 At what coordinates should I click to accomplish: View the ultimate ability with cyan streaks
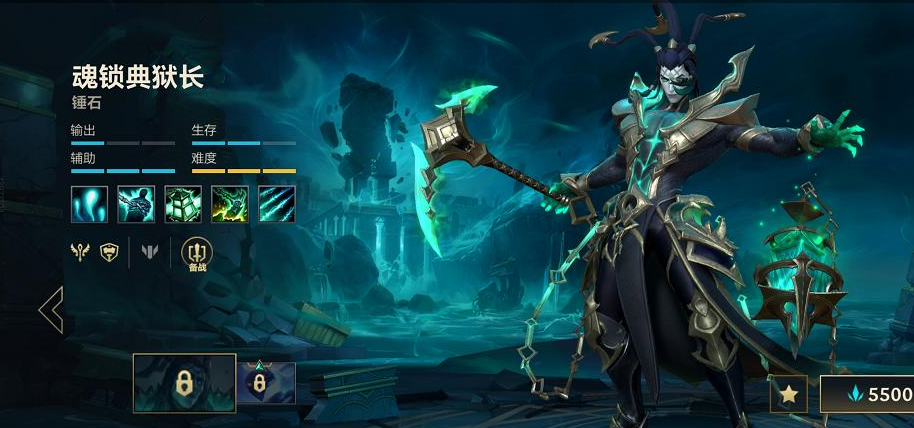(277, 203)
